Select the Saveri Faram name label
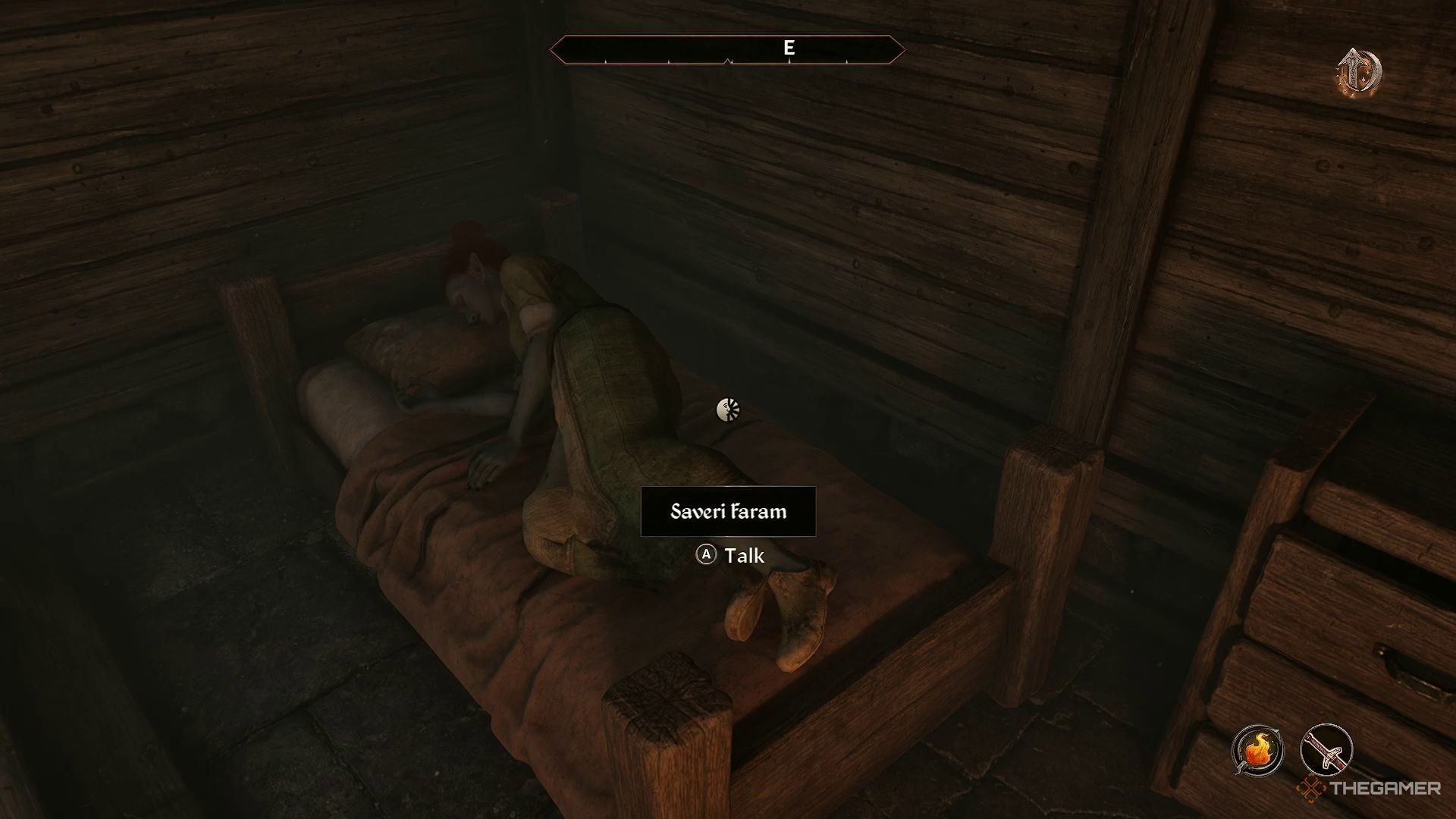Screen dimensions: 1456x819 click(x=728, y=512)
